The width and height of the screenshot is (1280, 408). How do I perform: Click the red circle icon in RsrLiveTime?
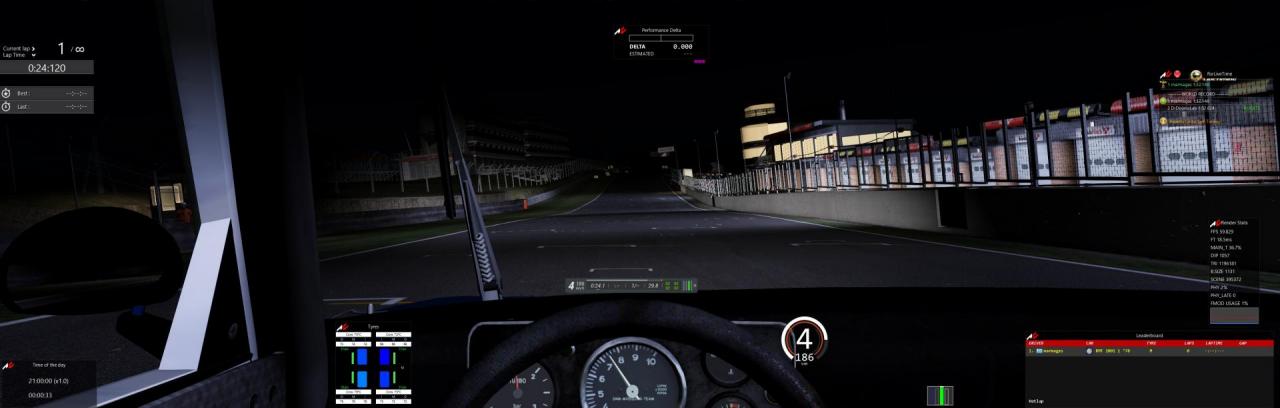(x=1176, y=74)
